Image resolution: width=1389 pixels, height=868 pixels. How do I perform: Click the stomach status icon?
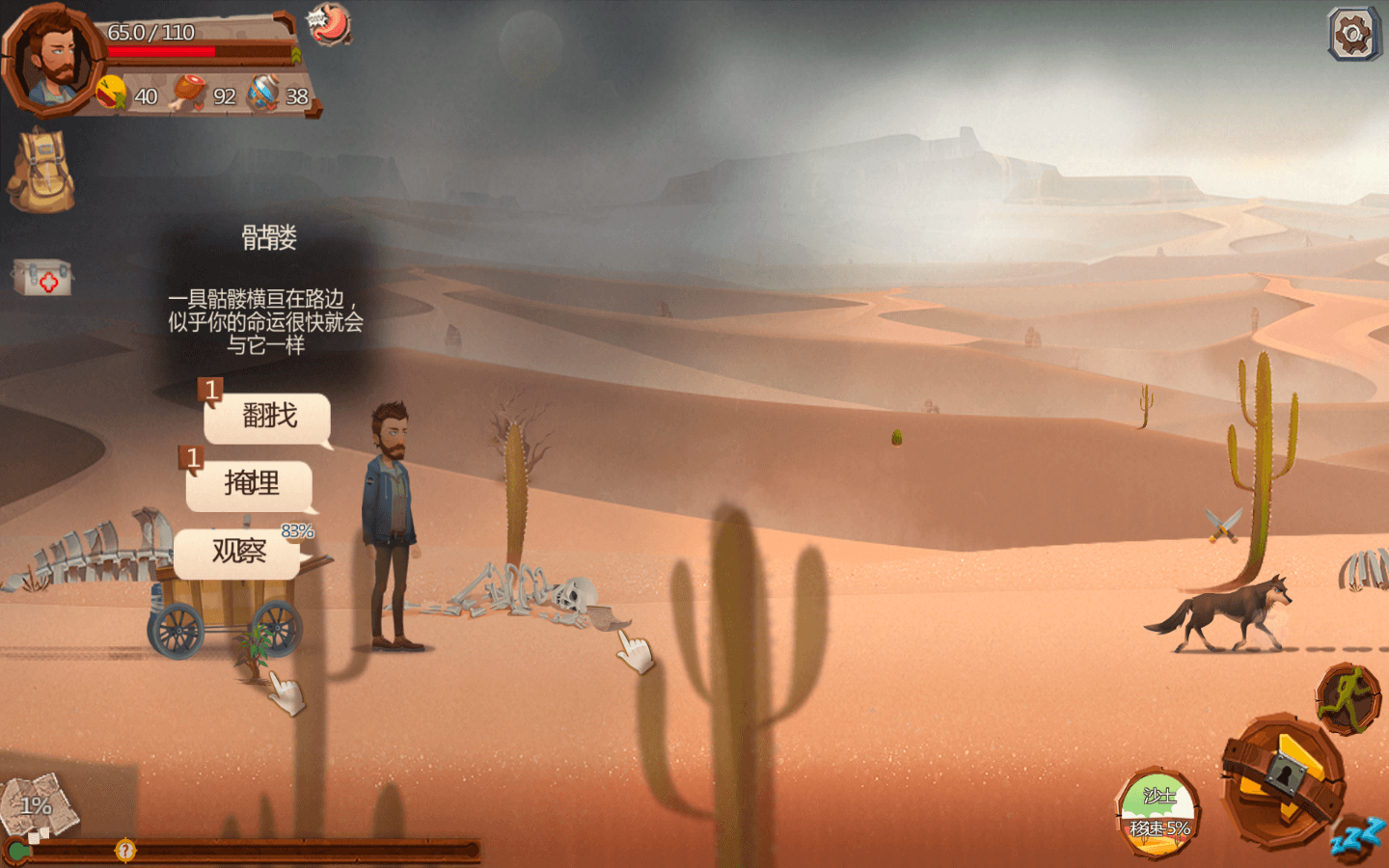tap(329, 25)
